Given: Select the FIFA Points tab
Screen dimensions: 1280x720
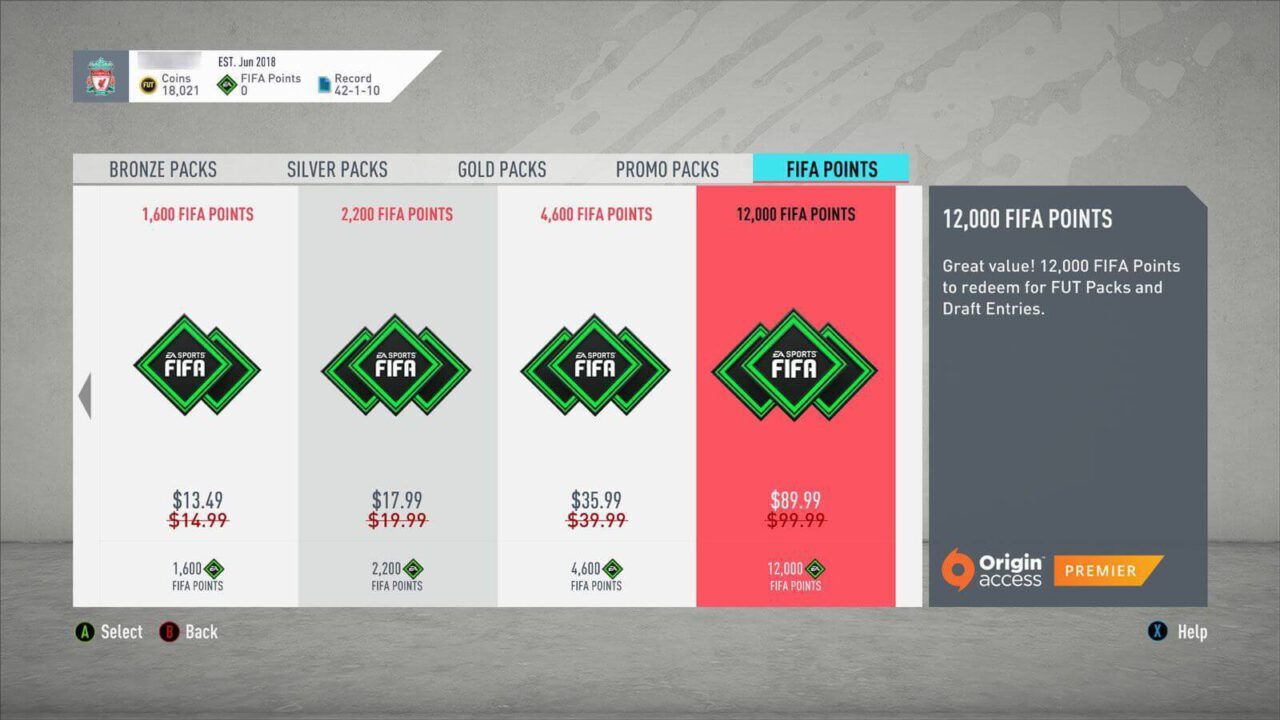Looking at the screenshot, I should (x=831, y=169).
